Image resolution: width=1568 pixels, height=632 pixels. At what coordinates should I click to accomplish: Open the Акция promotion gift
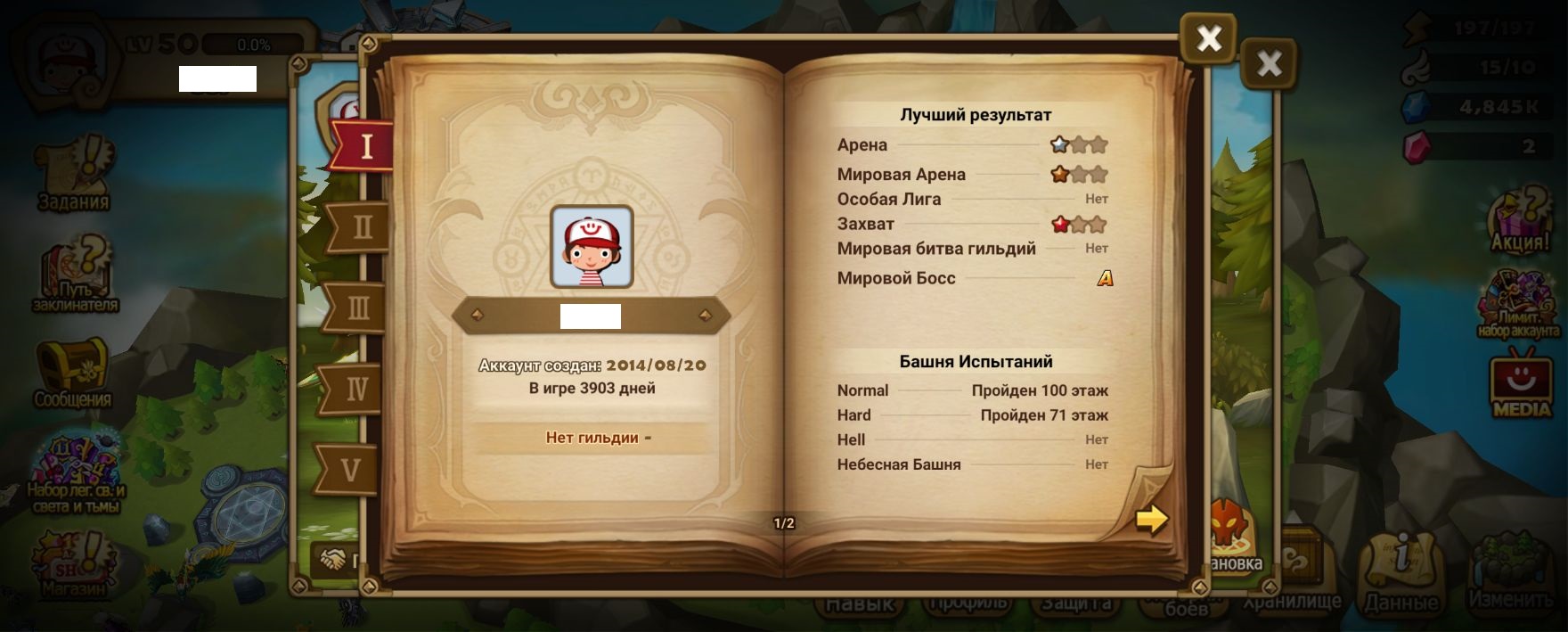pyautogui.click(x=1521, y=220)
